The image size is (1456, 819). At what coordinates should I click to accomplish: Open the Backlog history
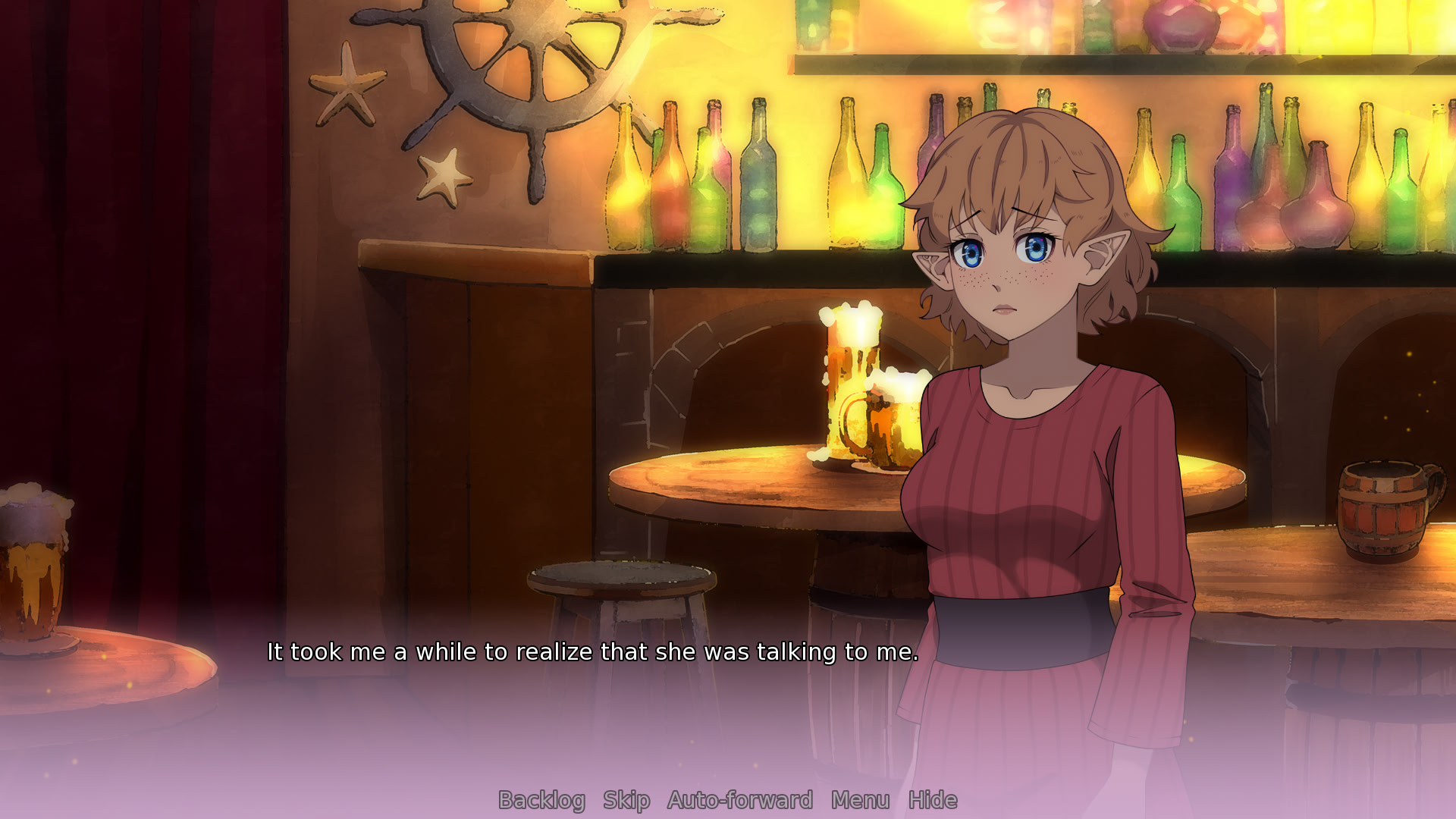[541, 800]
